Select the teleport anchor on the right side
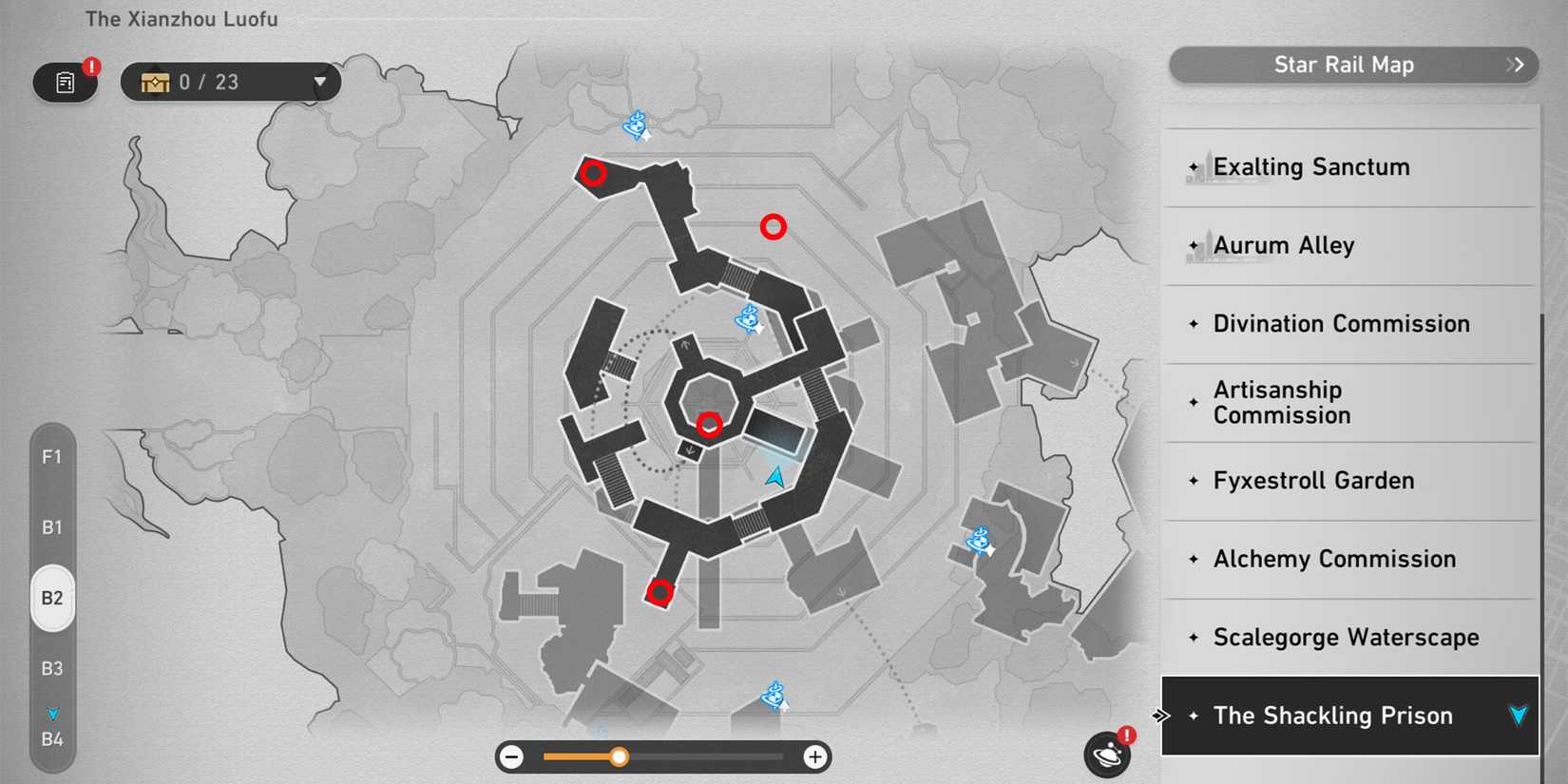 pyautogui.click(x=979, y=543)
